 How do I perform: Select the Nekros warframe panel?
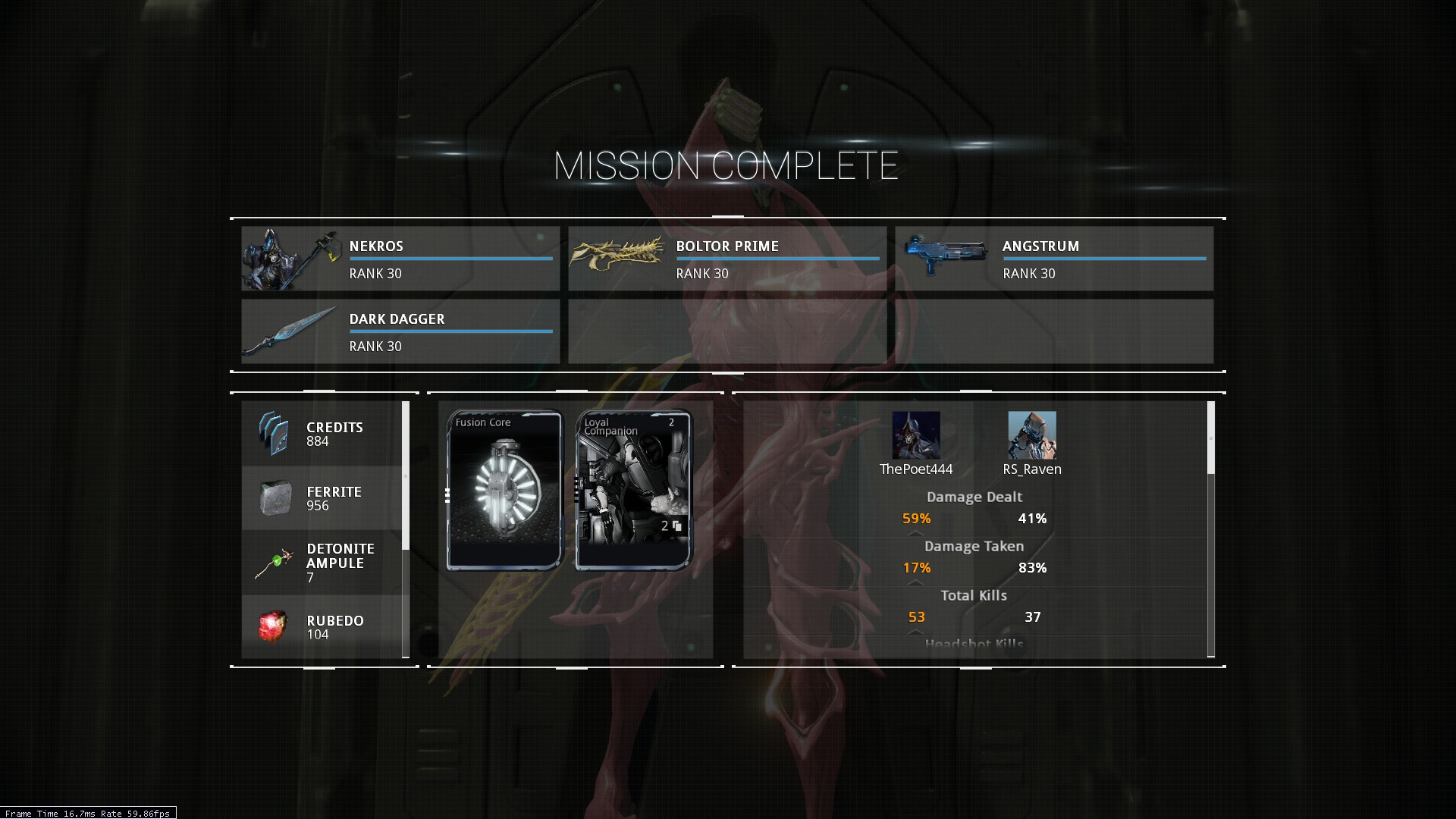click(x=400, y=259)
